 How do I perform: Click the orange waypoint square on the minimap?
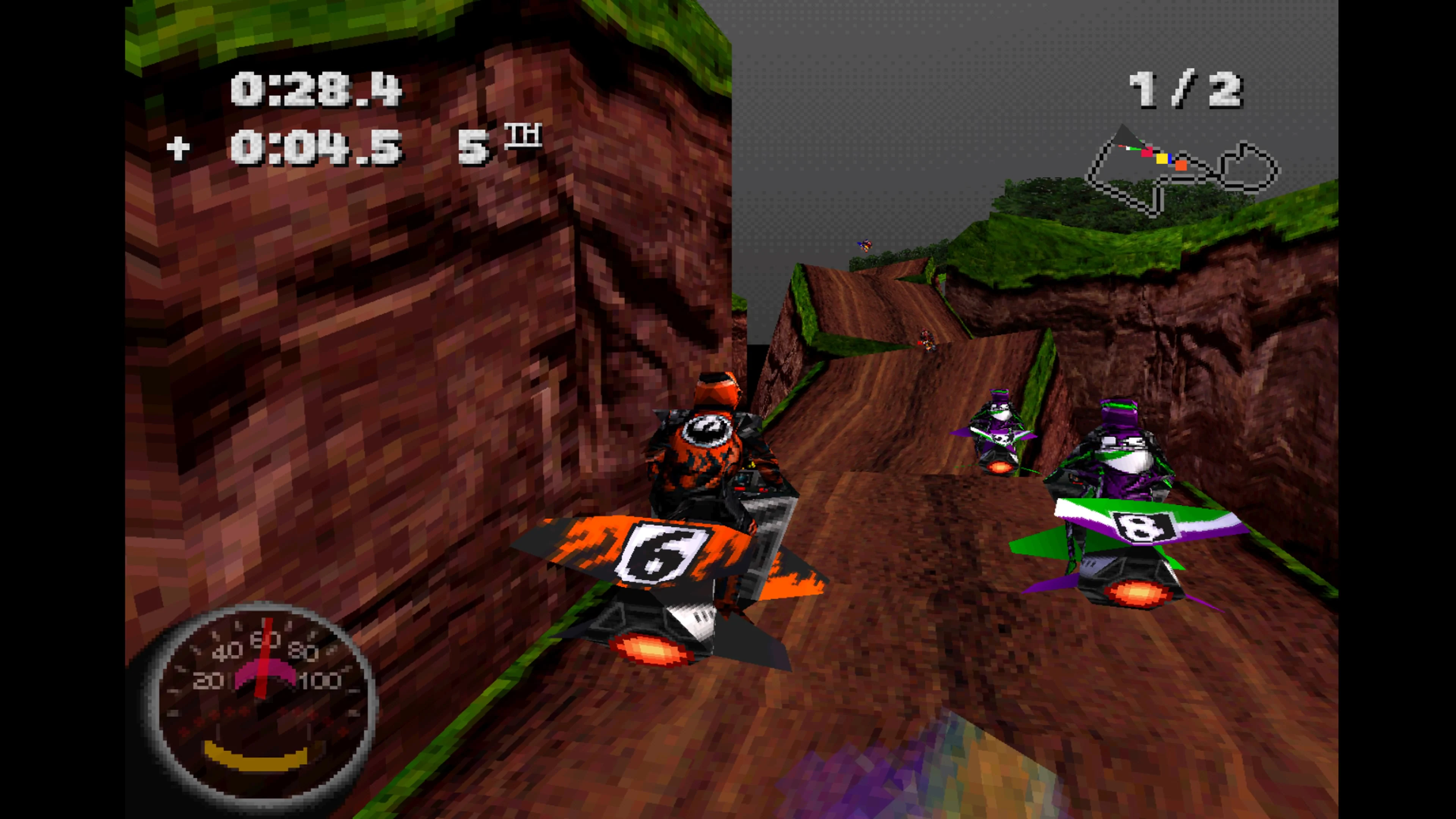click(x=1181, y=166)
